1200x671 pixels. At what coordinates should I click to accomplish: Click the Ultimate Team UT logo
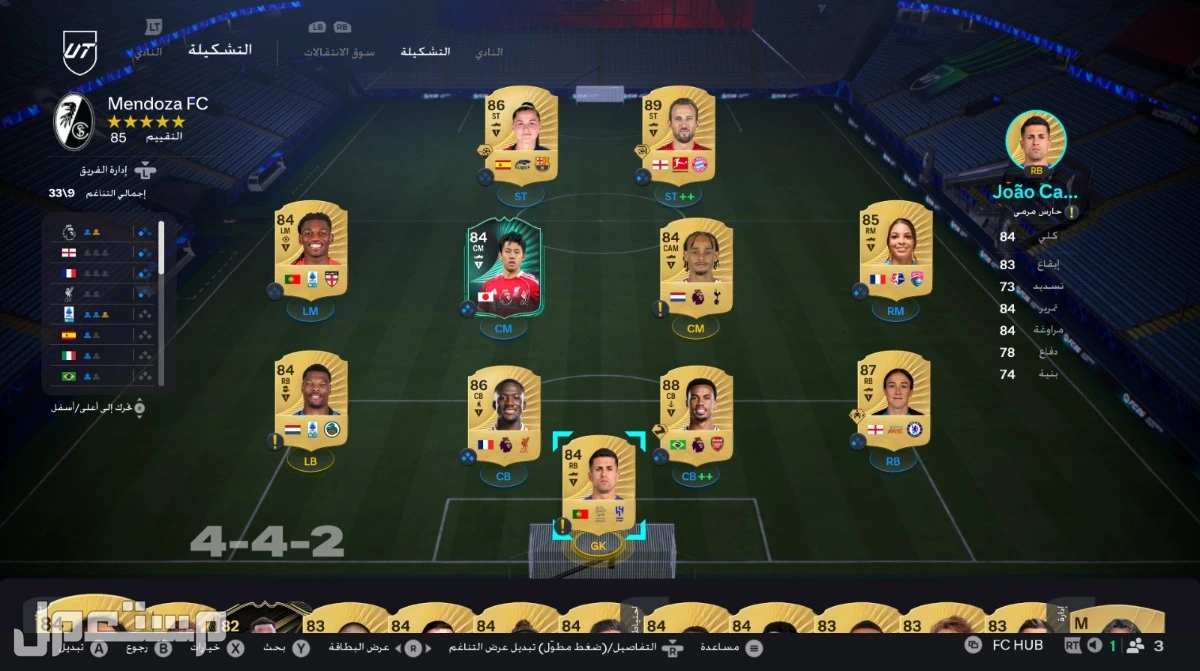coord(80,52)
